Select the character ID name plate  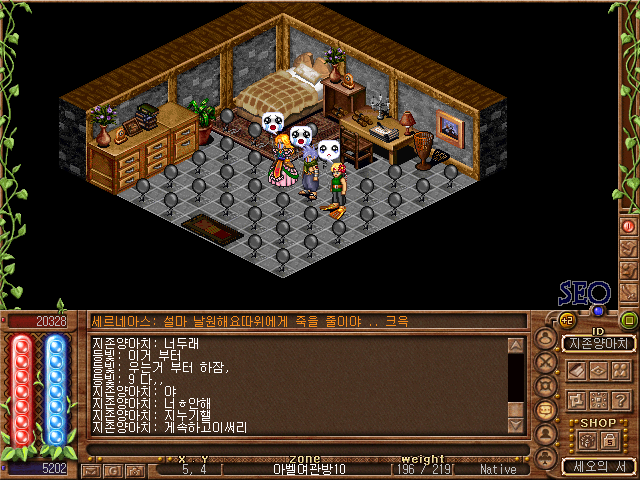[599, 343]
